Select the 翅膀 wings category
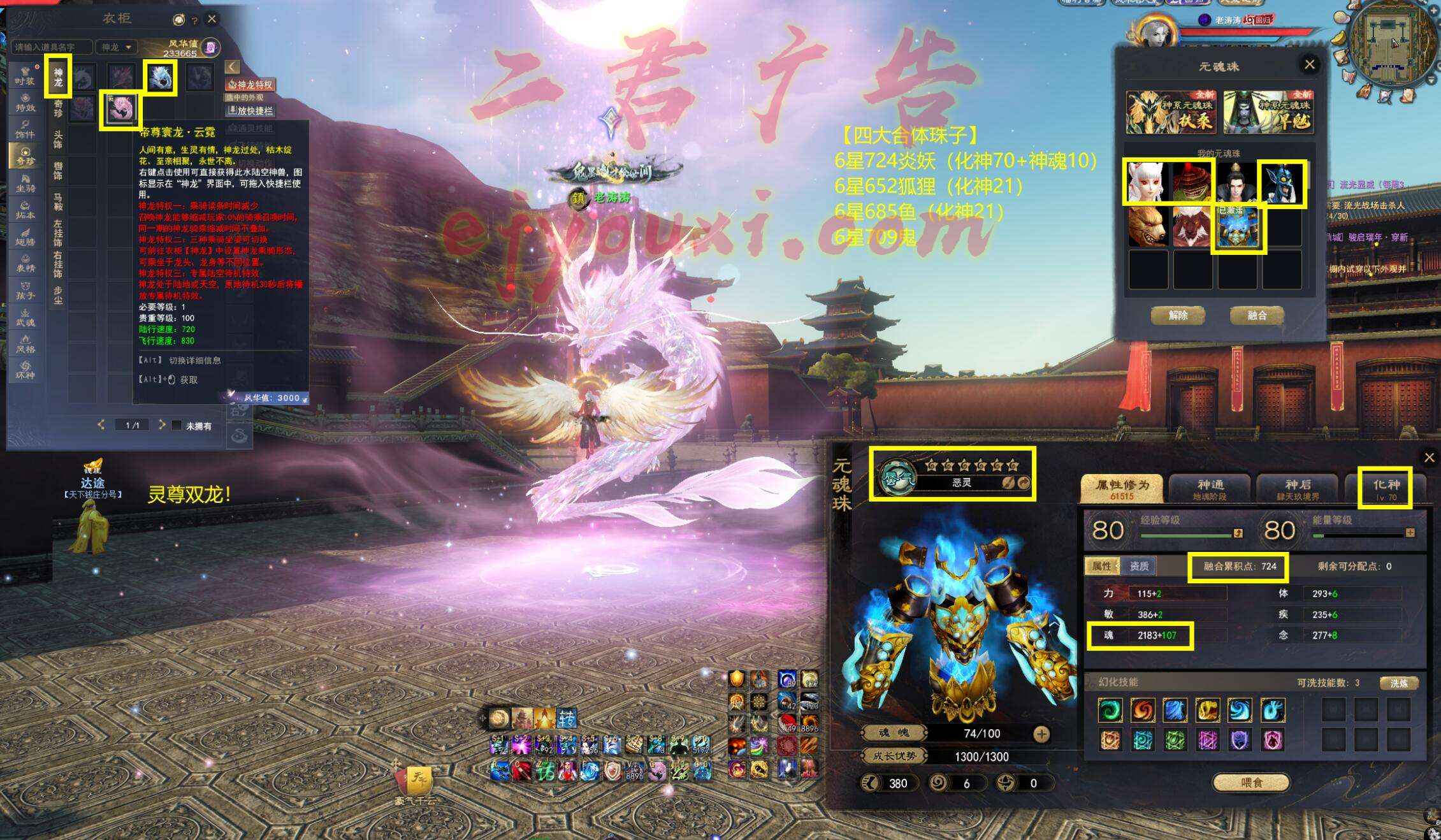The width and height of the screenshot is (1441, 840). 25,236
